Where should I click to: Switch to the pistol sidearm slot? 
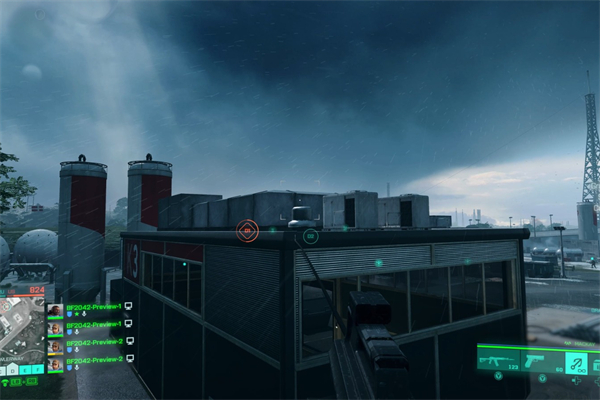[536, 359]
